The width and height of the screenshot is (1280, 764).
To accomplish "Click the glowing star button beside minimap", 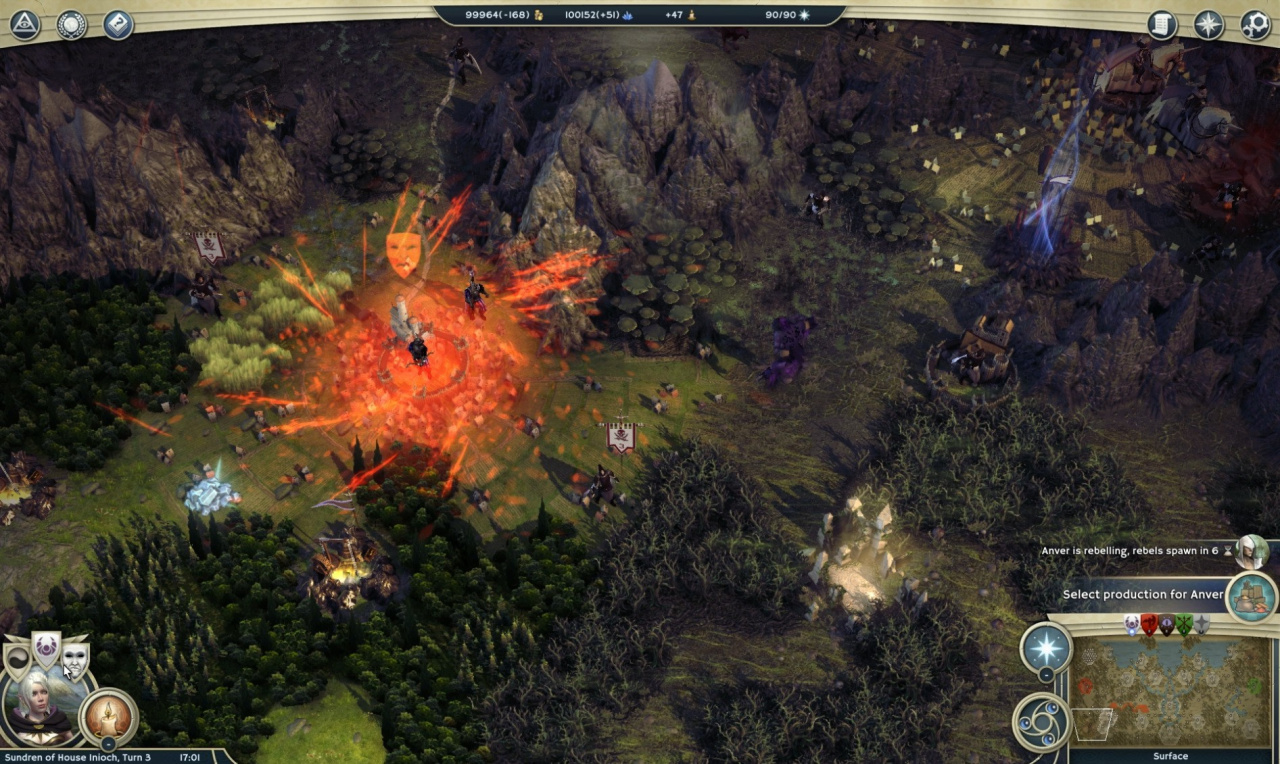I will [x=1046, y=648].
